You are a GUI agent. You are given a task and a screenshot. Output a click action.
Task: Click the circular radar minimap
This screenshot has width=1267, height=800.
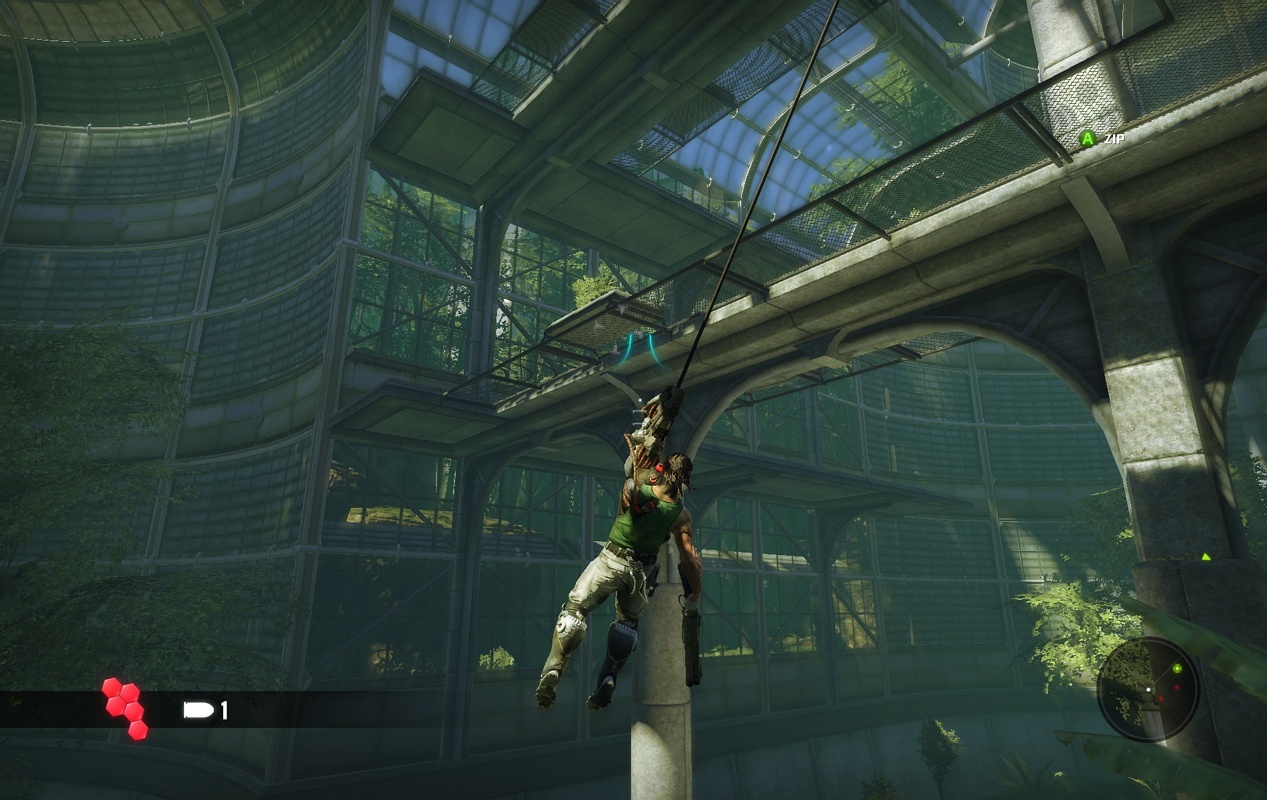pyautogui.click(x=1147, y=689)
